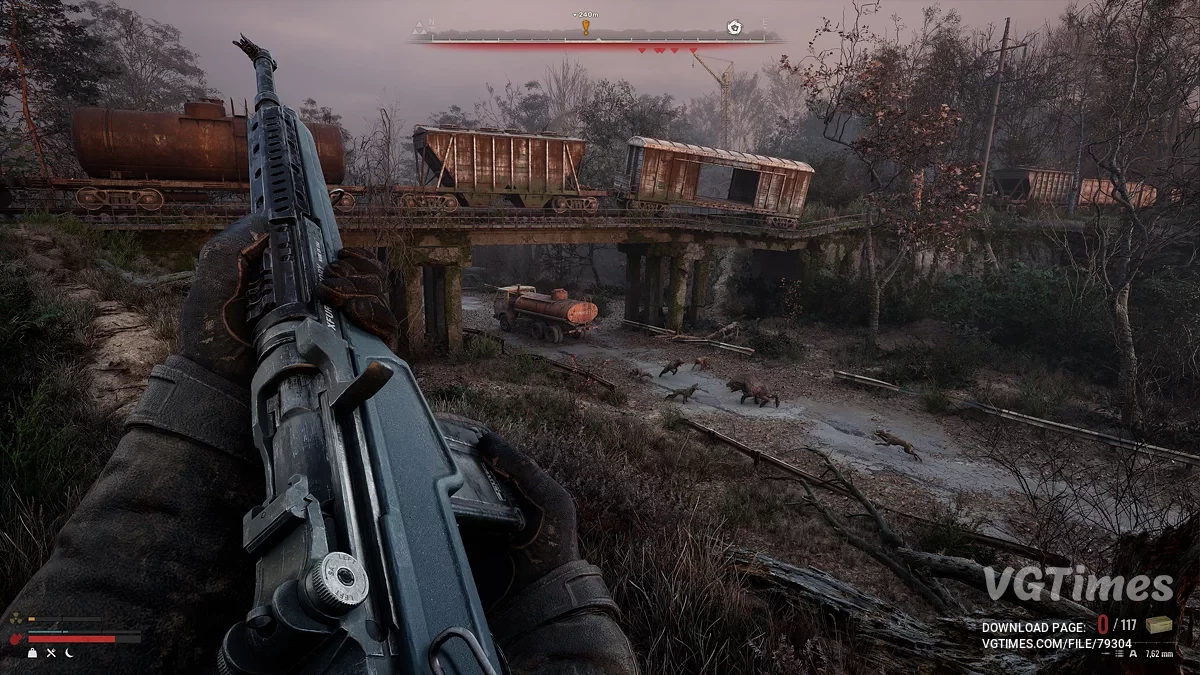Click the weight overload status icon
The image size is (1200, 675).
tap(33, 652)
